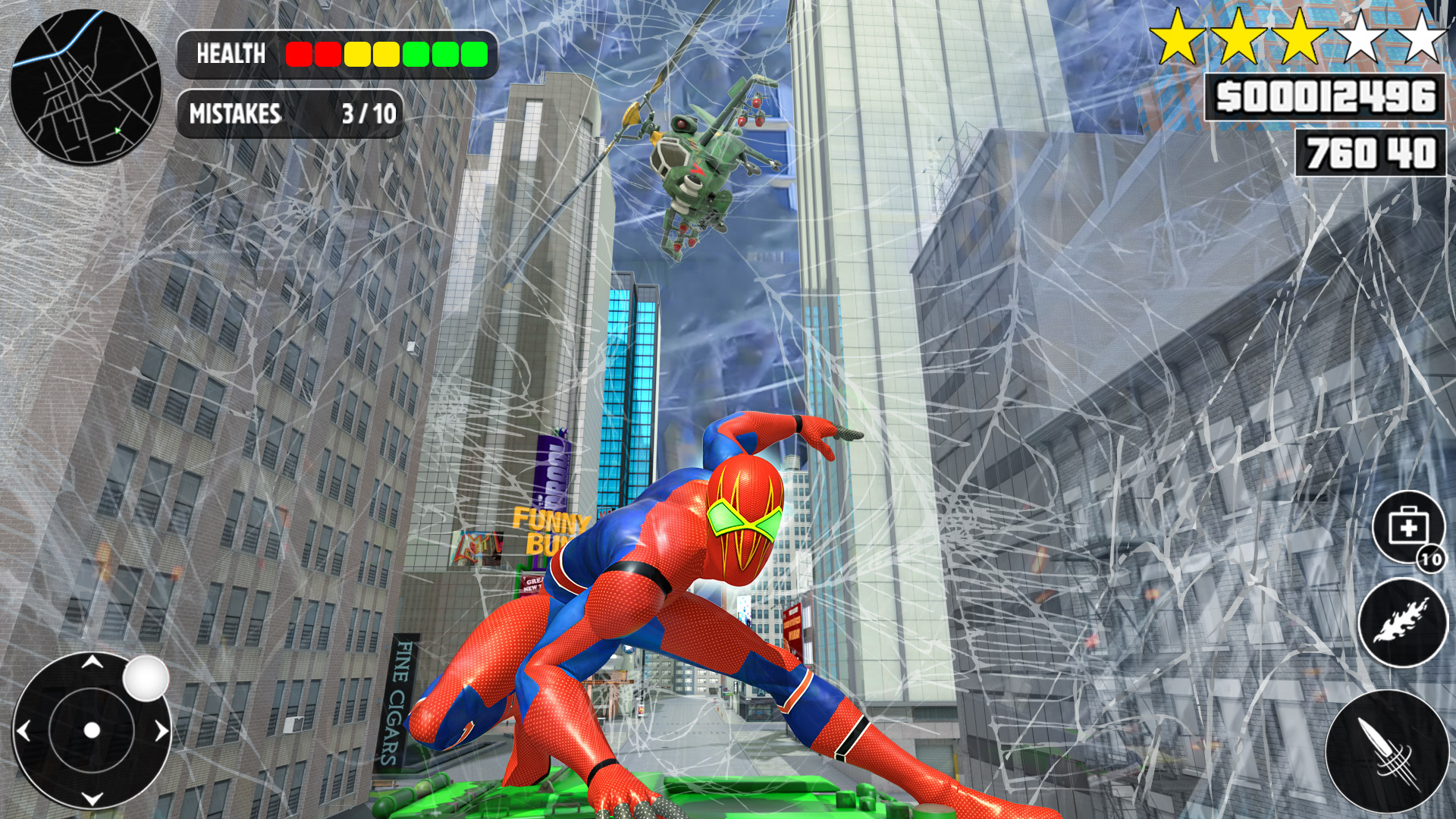
Task: Toggle the last green health segment
Action: point(474,53)
